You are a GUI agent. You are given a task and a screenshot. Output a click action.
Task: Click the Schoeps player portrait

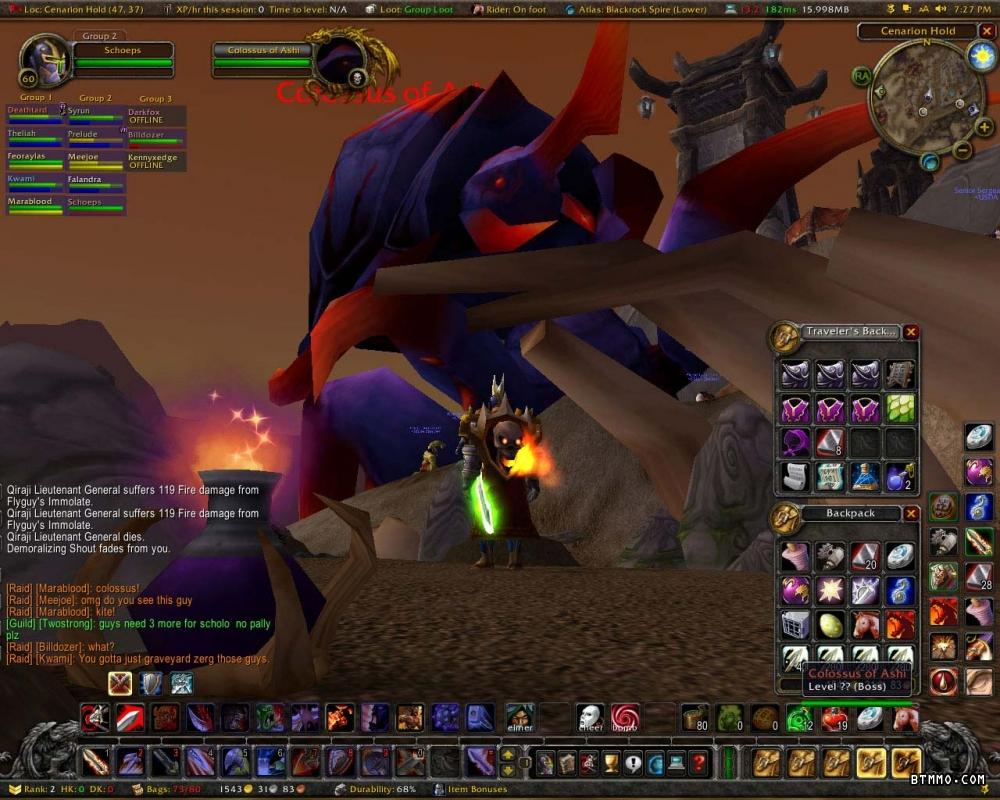coord(44,62)
